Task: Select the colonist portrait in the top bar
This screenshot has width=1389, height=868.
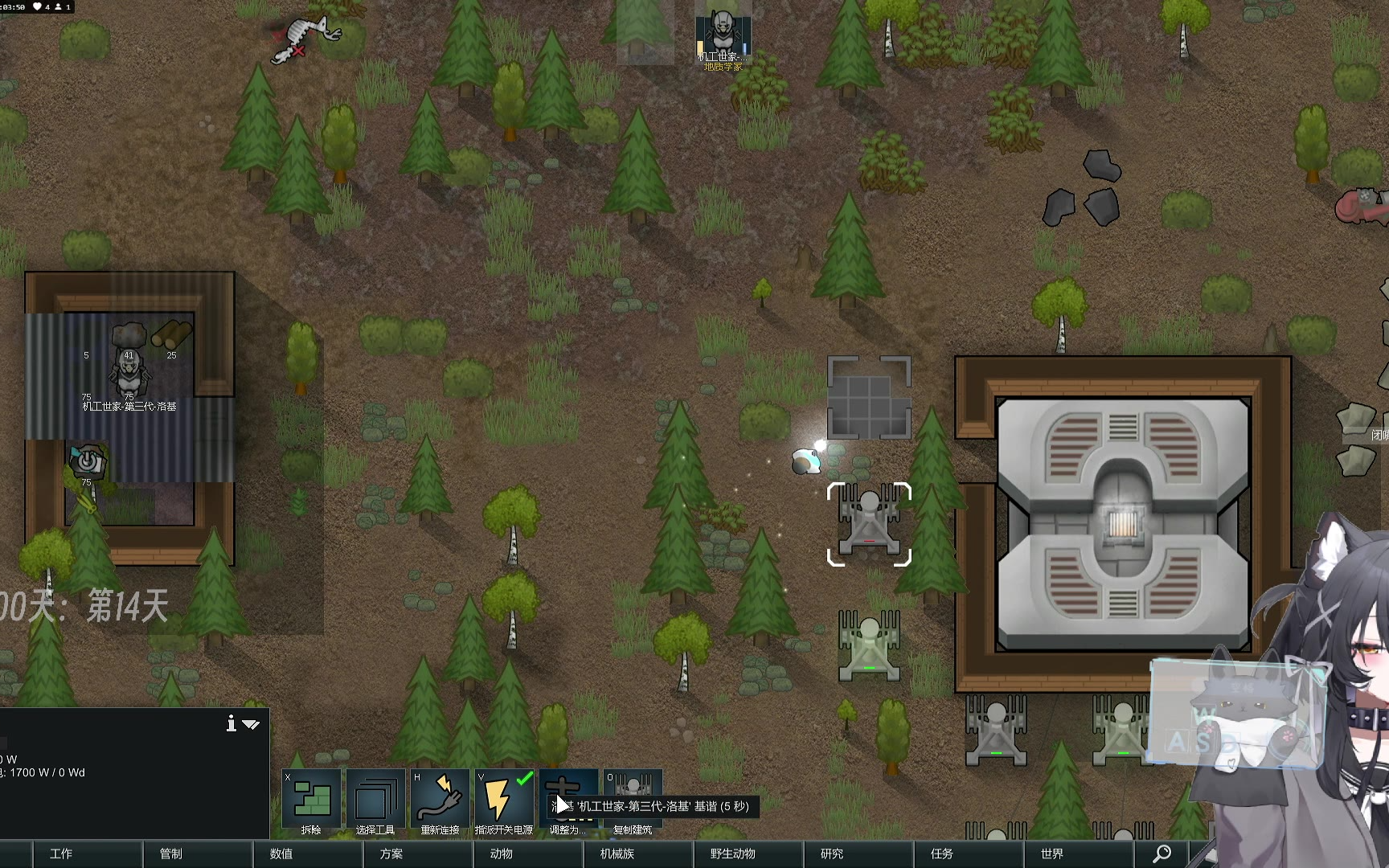Action: click(723, 34)
